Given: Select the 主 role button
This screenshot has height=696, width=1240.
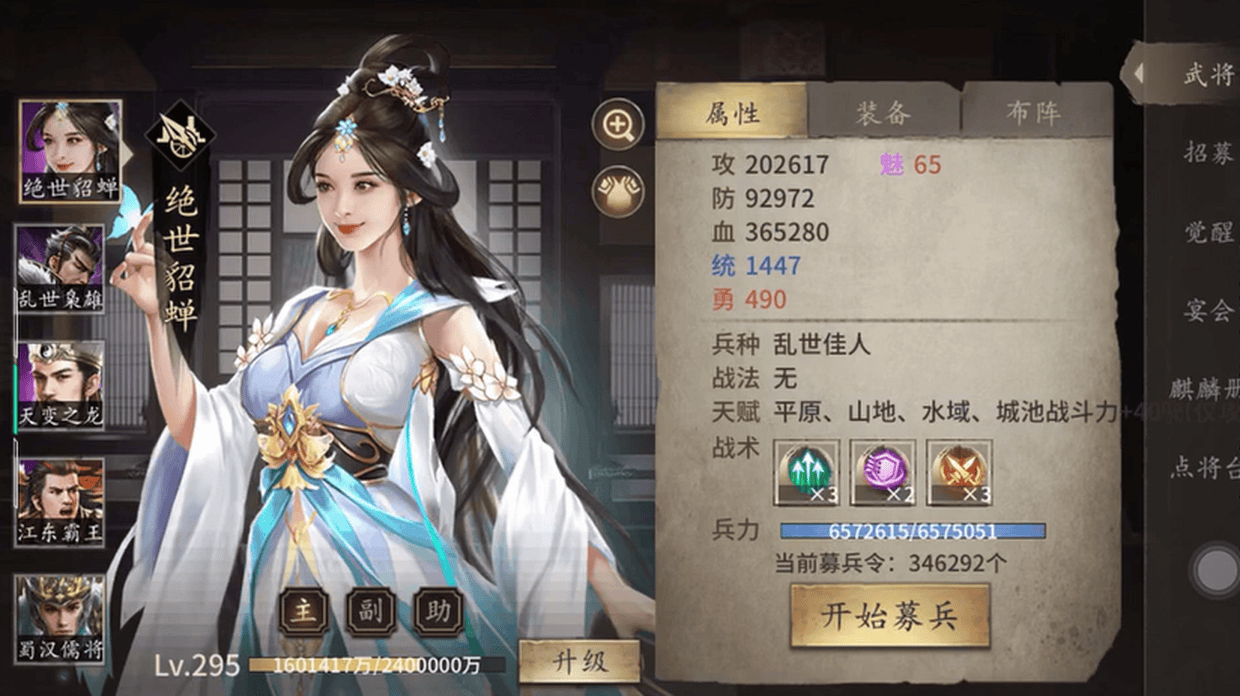Looking at the screenshot, I should [304, 611].
